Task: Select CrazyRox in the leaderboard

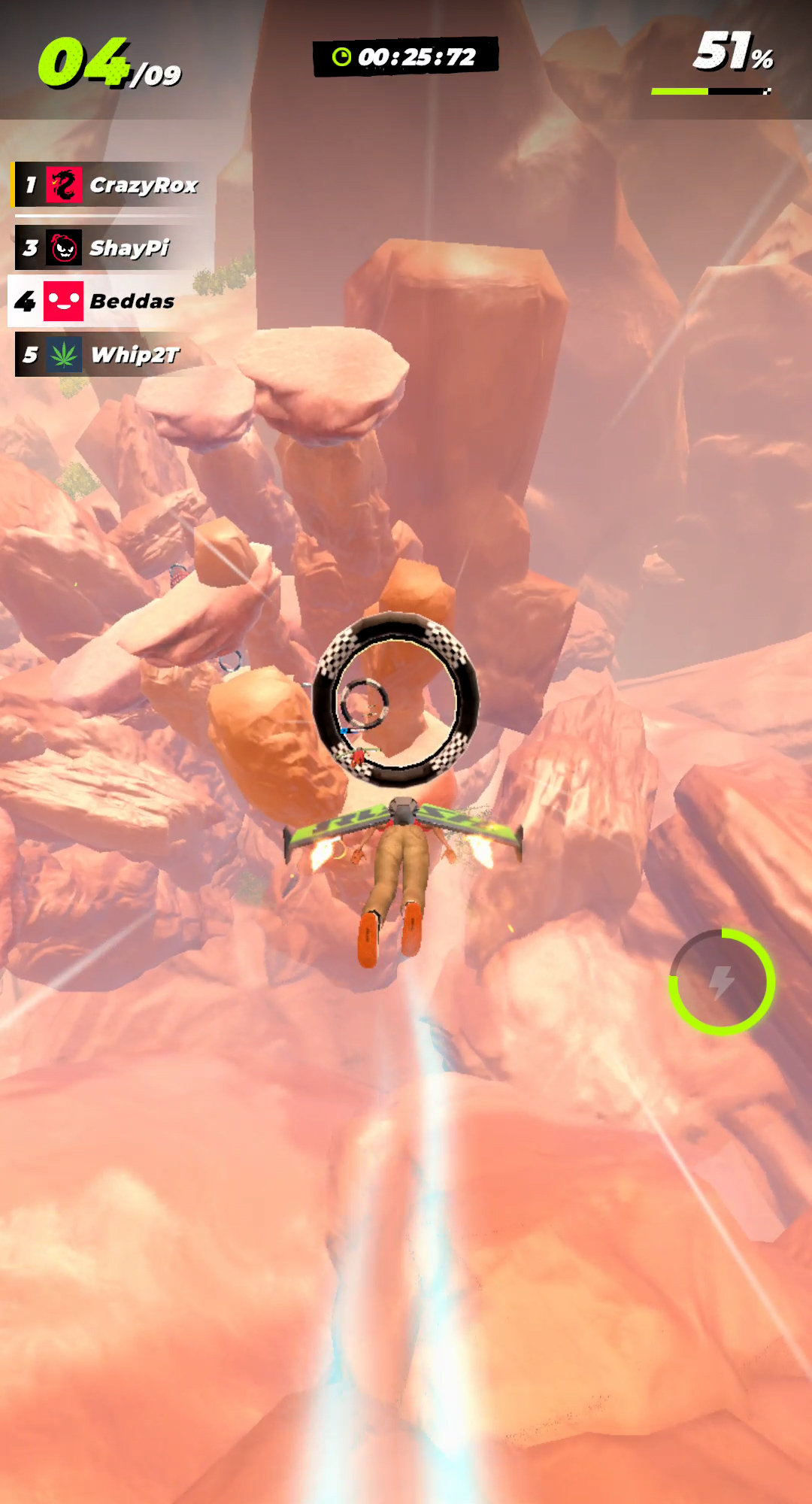Action: click(113, 185)
